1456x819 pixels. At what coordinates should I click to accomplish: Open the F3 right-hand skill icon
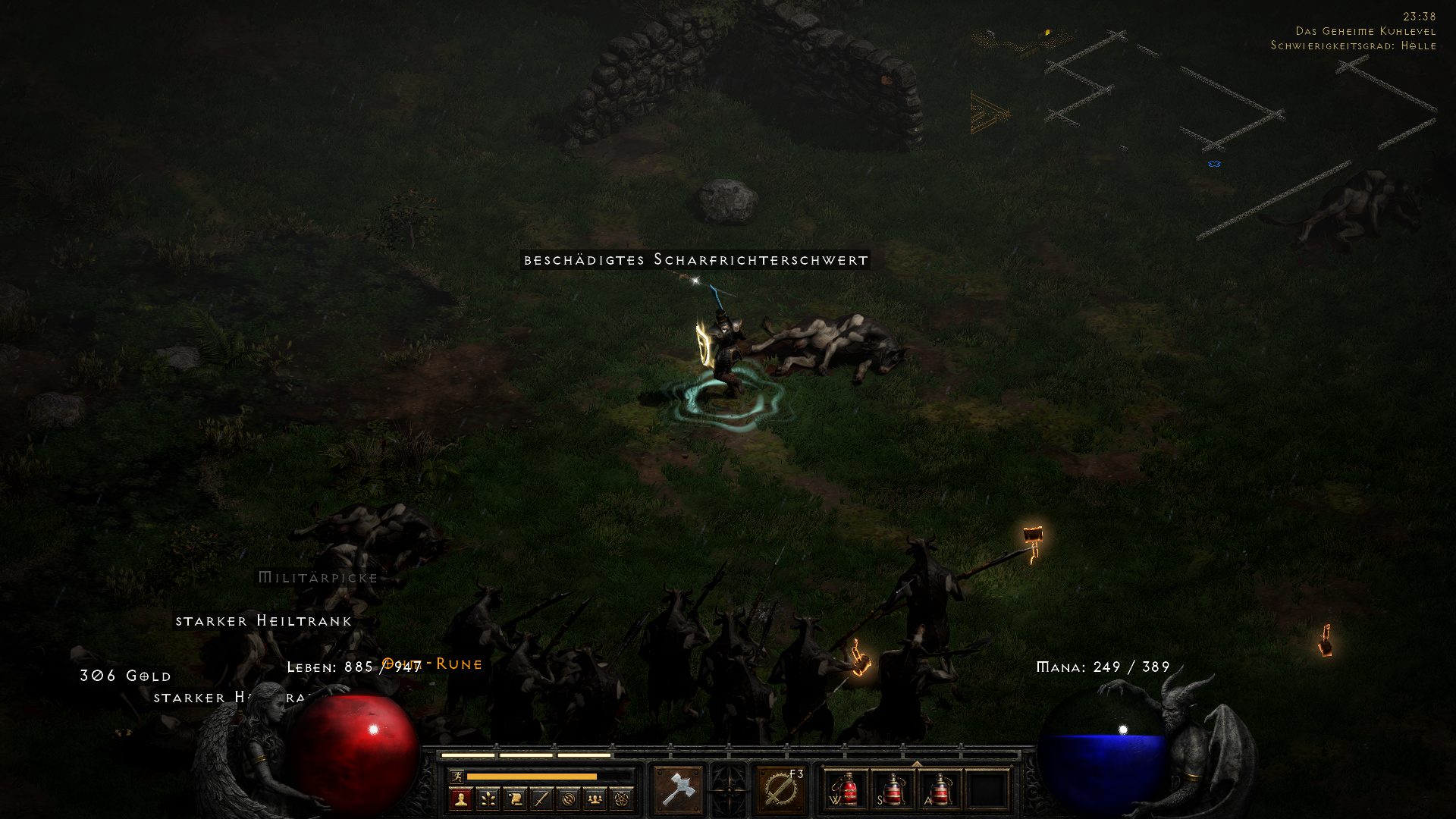coord(780,790)
